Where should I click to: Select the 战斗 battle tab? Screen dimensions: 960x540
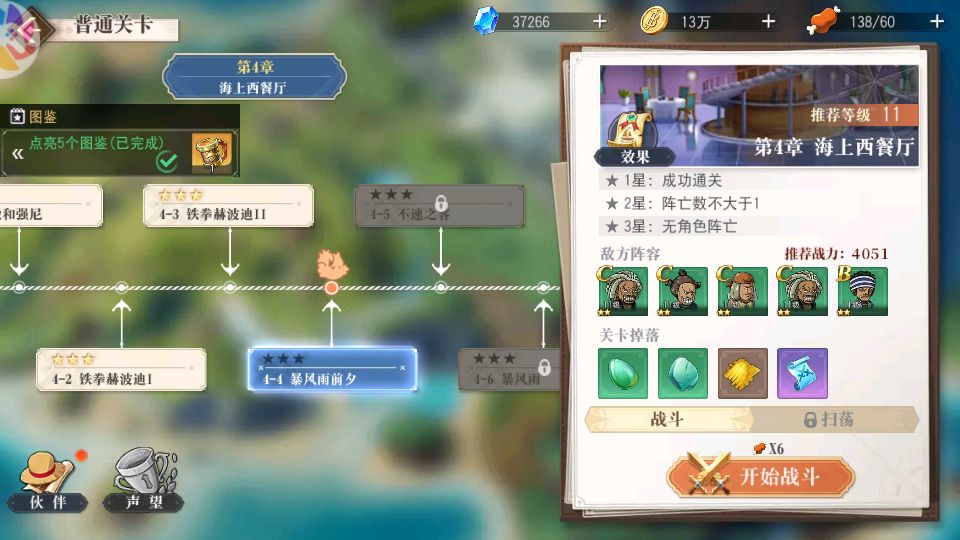[x=667, y=420]
